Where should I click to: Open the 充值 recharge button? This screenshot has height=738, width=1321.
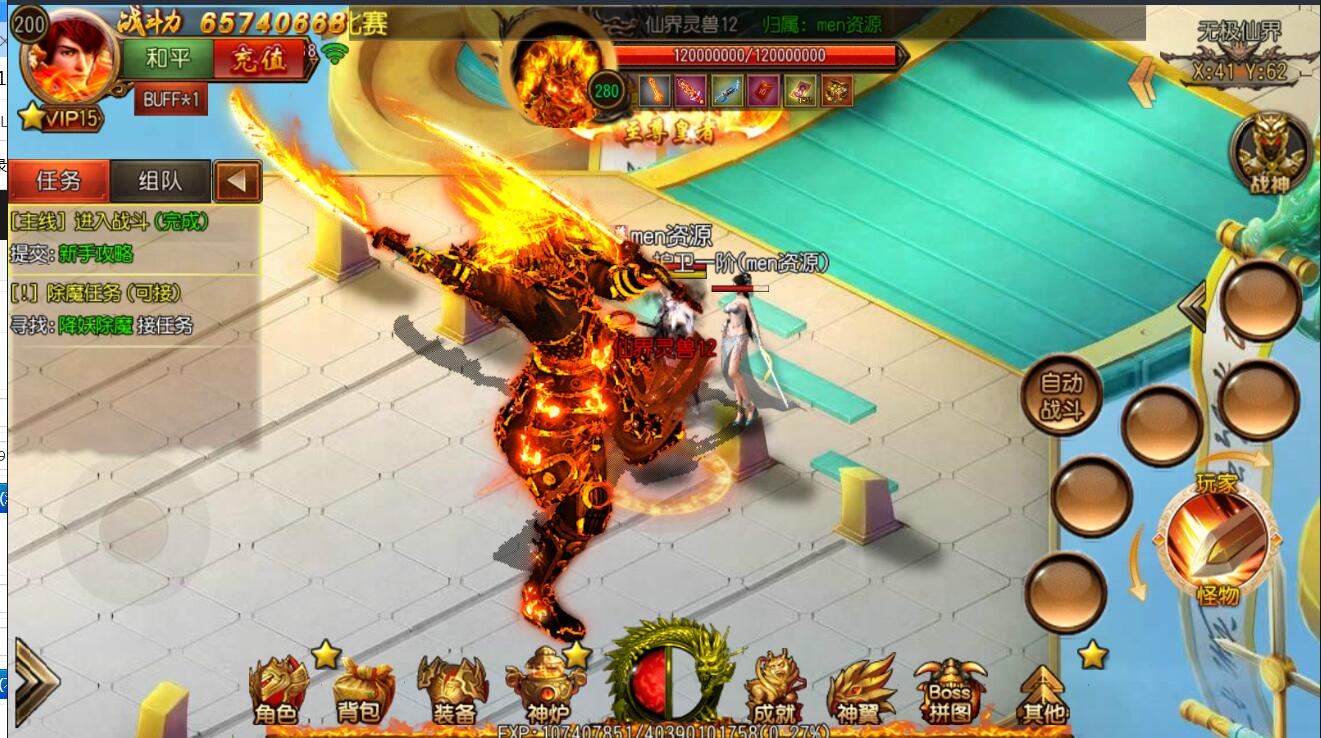[258, 59]
